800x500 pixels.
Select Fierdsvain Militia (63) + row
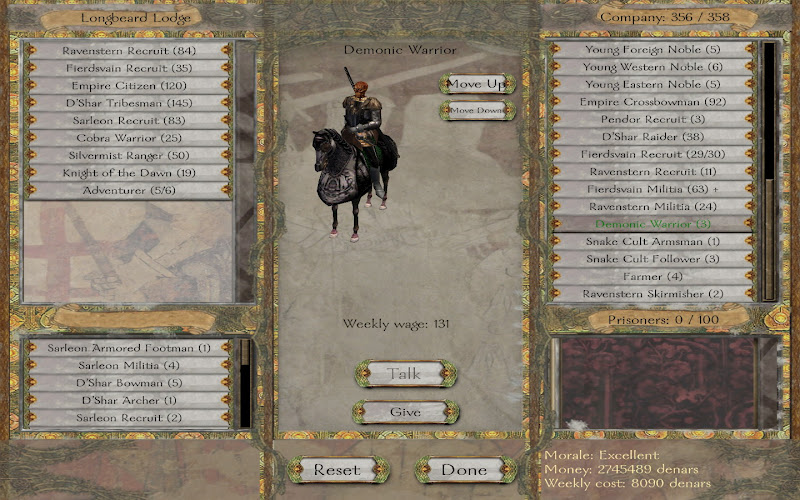pyautogui.click(x=655, y=189)
